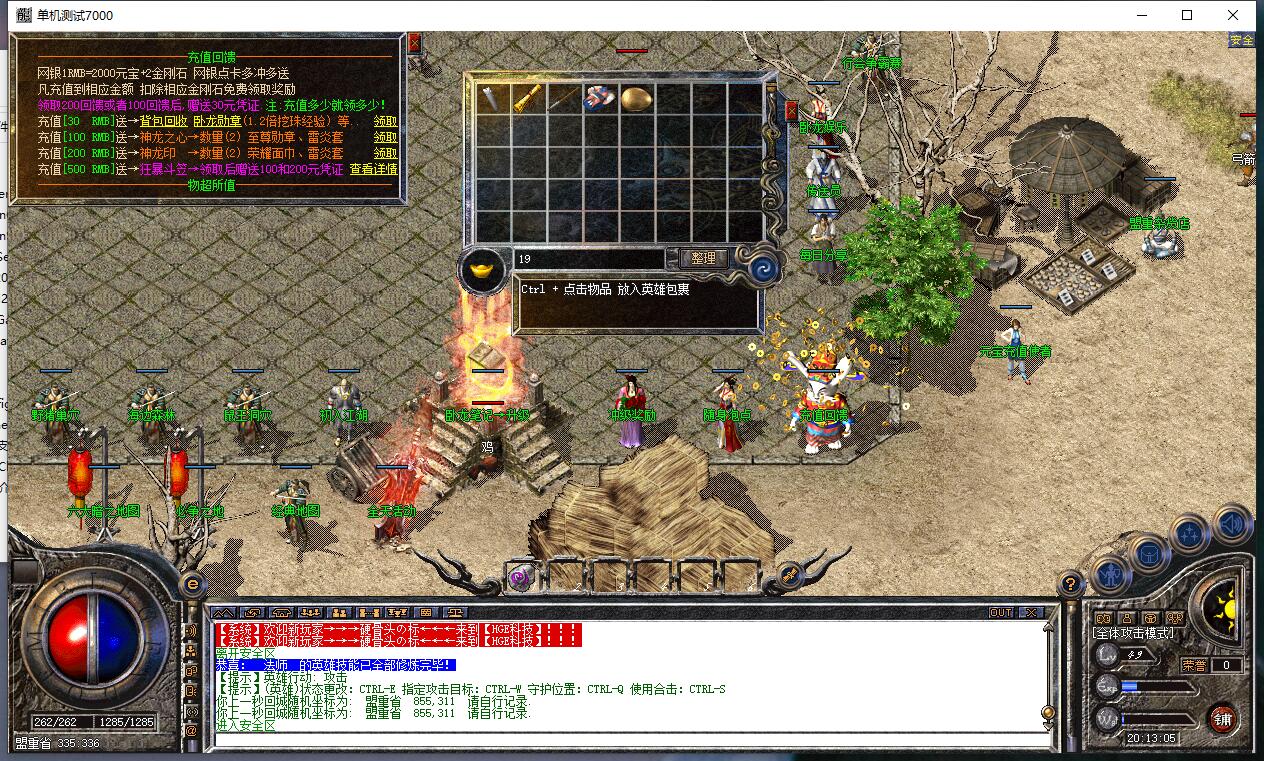Open the 卧龙勋章 link
1264x761 pixels.
(220, 122)
